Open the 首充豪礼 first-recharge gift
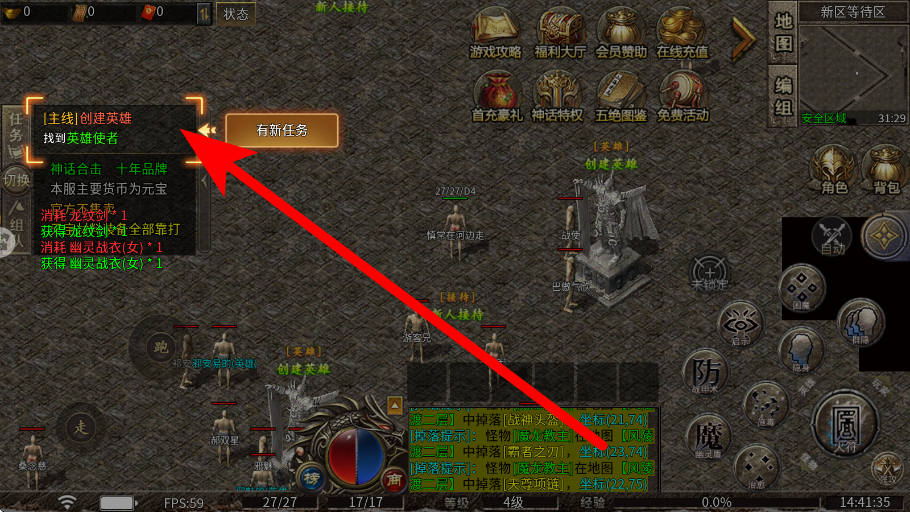Viewport: 910px width, 512px height. click(497, 93)
